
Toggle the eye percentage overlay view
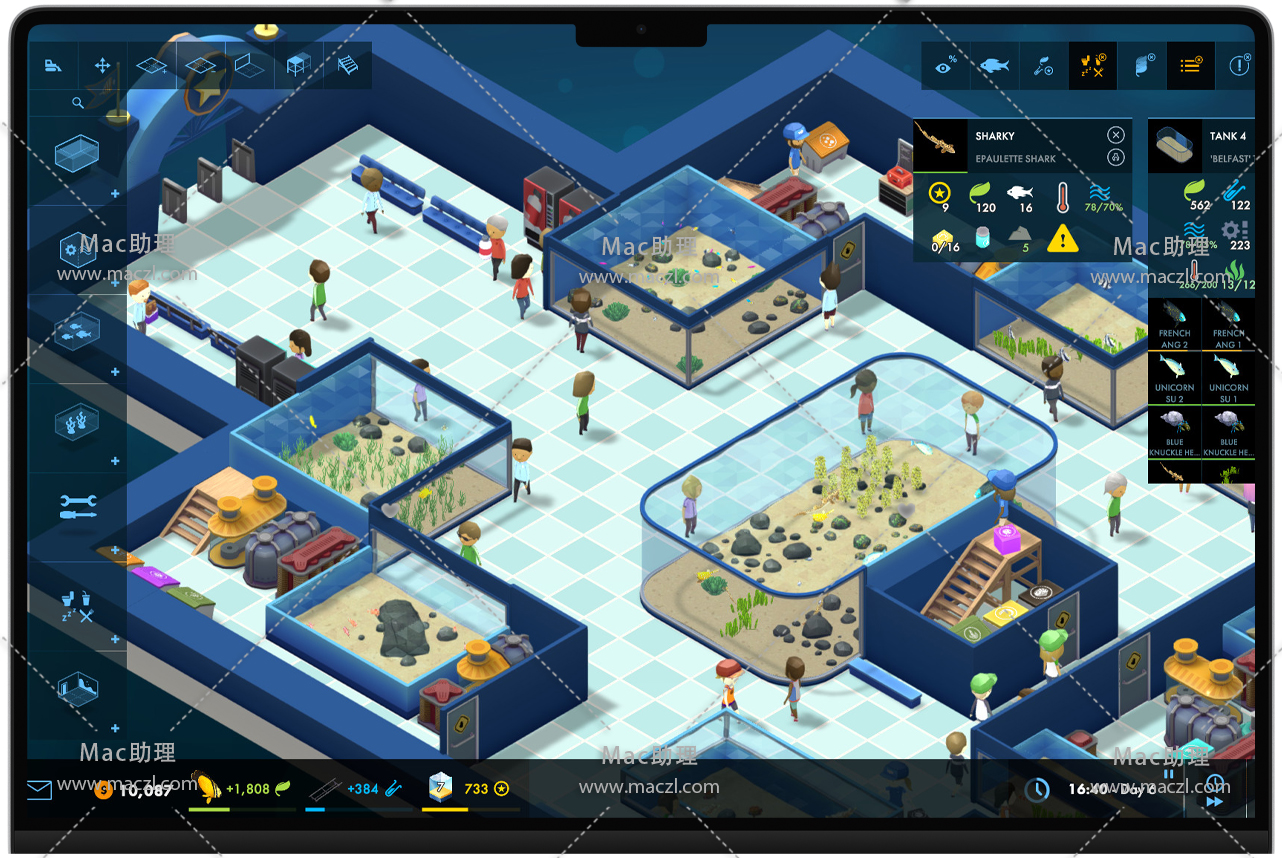tap(945, 66)
